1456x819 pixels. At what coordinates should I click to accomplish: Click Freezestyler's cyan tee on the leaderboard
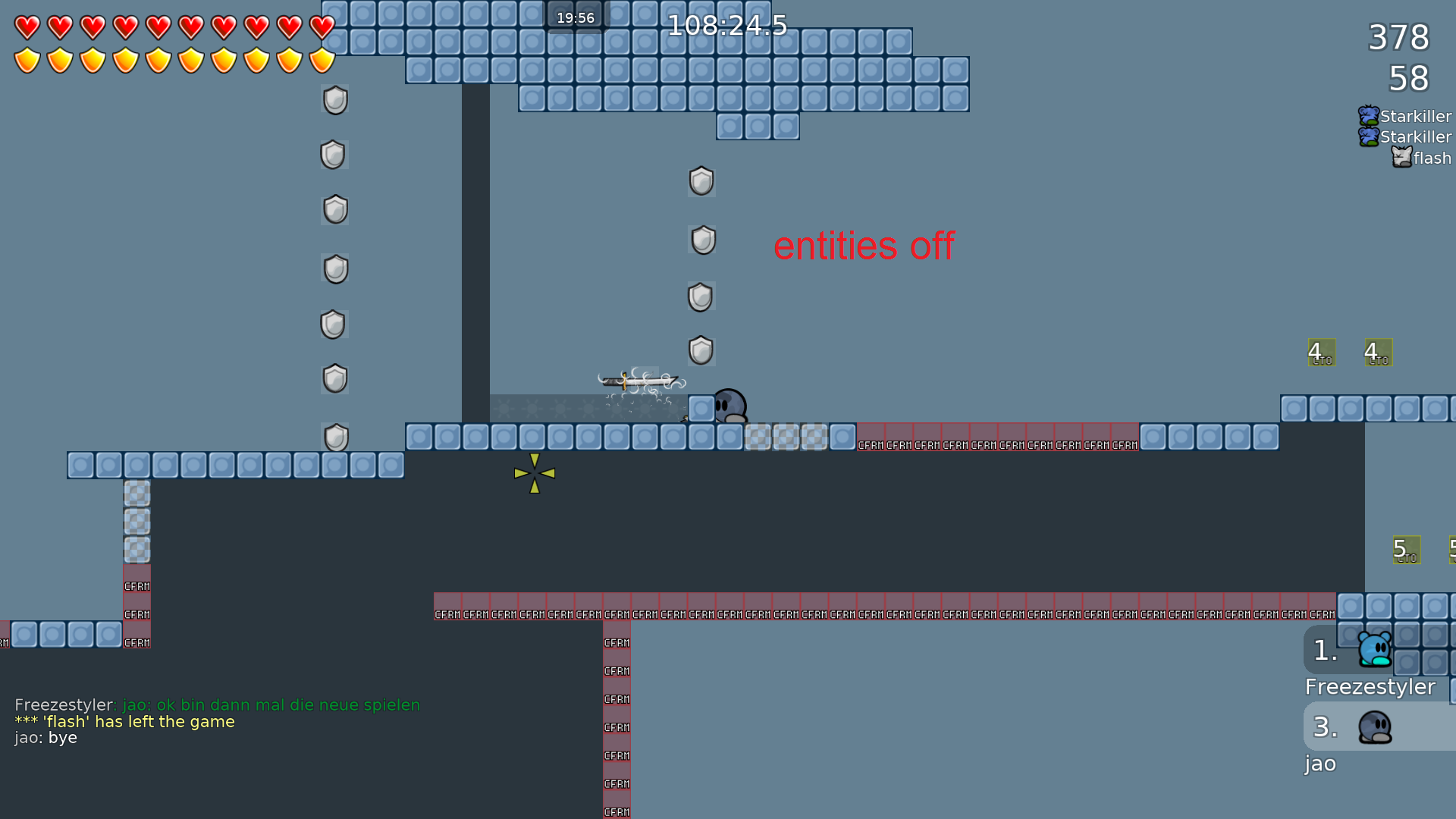1373,650
